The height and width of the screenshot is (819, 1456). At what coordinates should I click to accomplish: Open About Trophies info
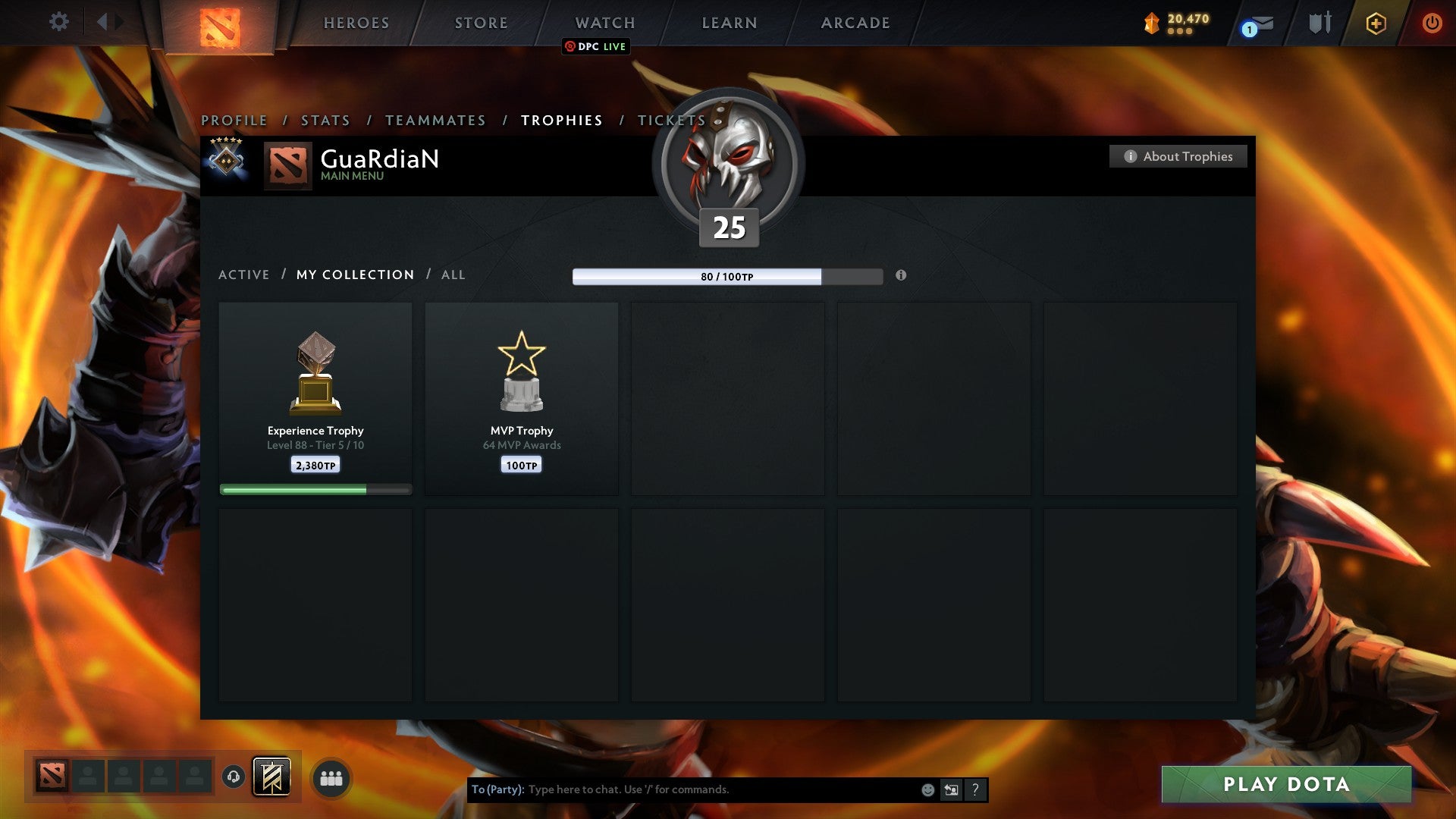point(1178,156)
